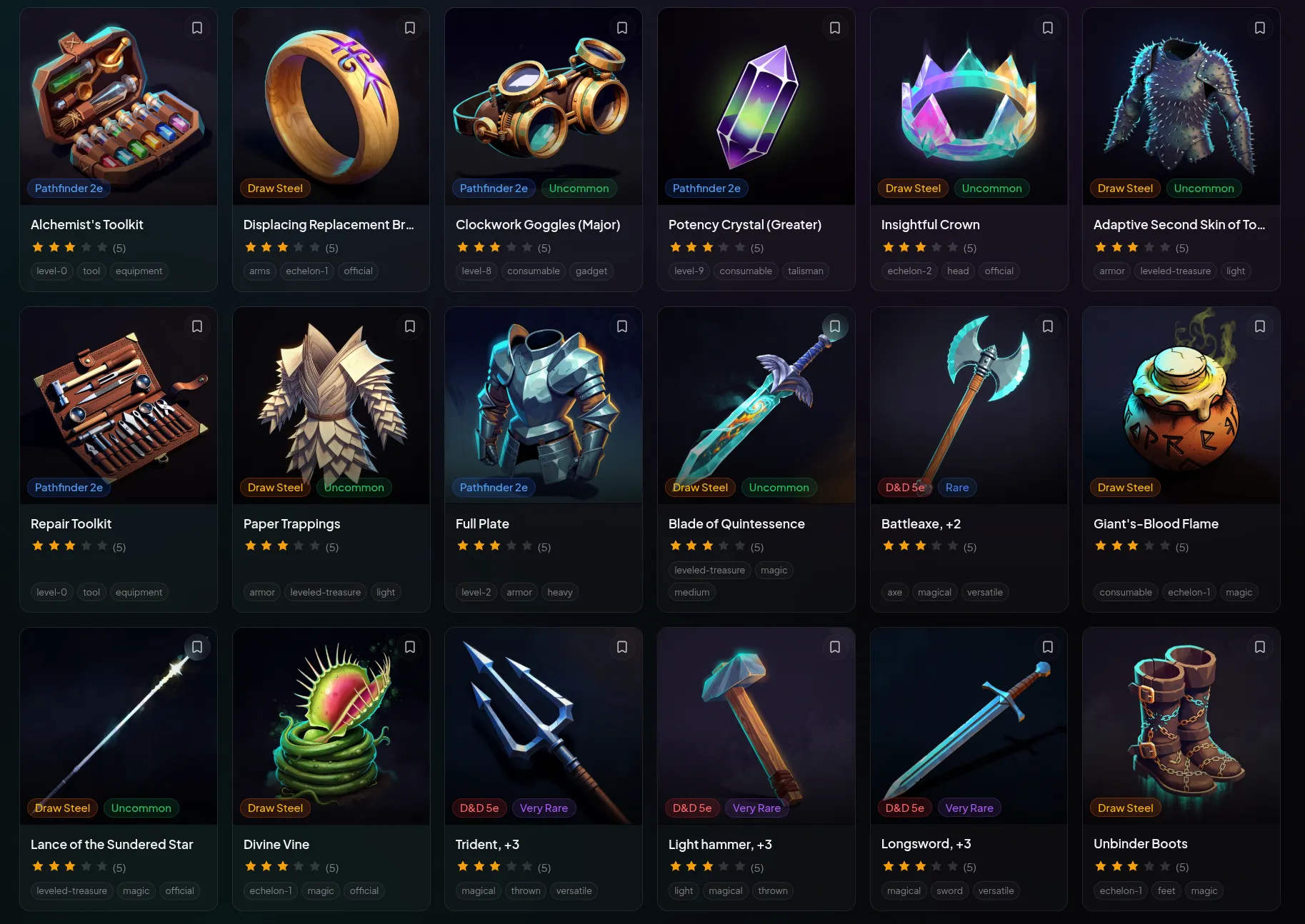
Task: Select the Pathfinder 2e badge on Repair Toolkit
Action: pos(69,487)
